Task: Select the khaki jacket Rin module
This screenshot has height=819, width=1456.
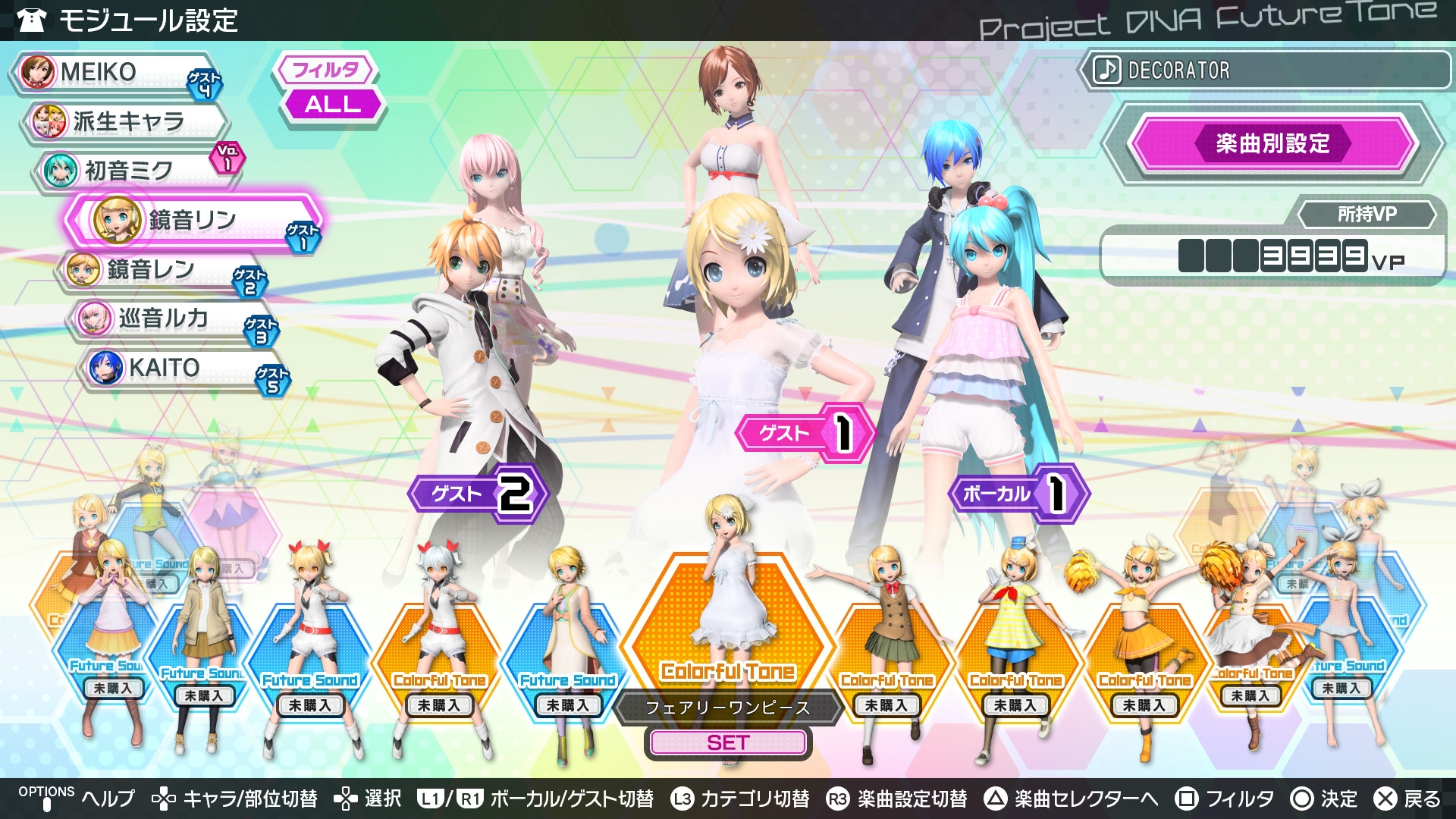Action: [x=202, y=645]
